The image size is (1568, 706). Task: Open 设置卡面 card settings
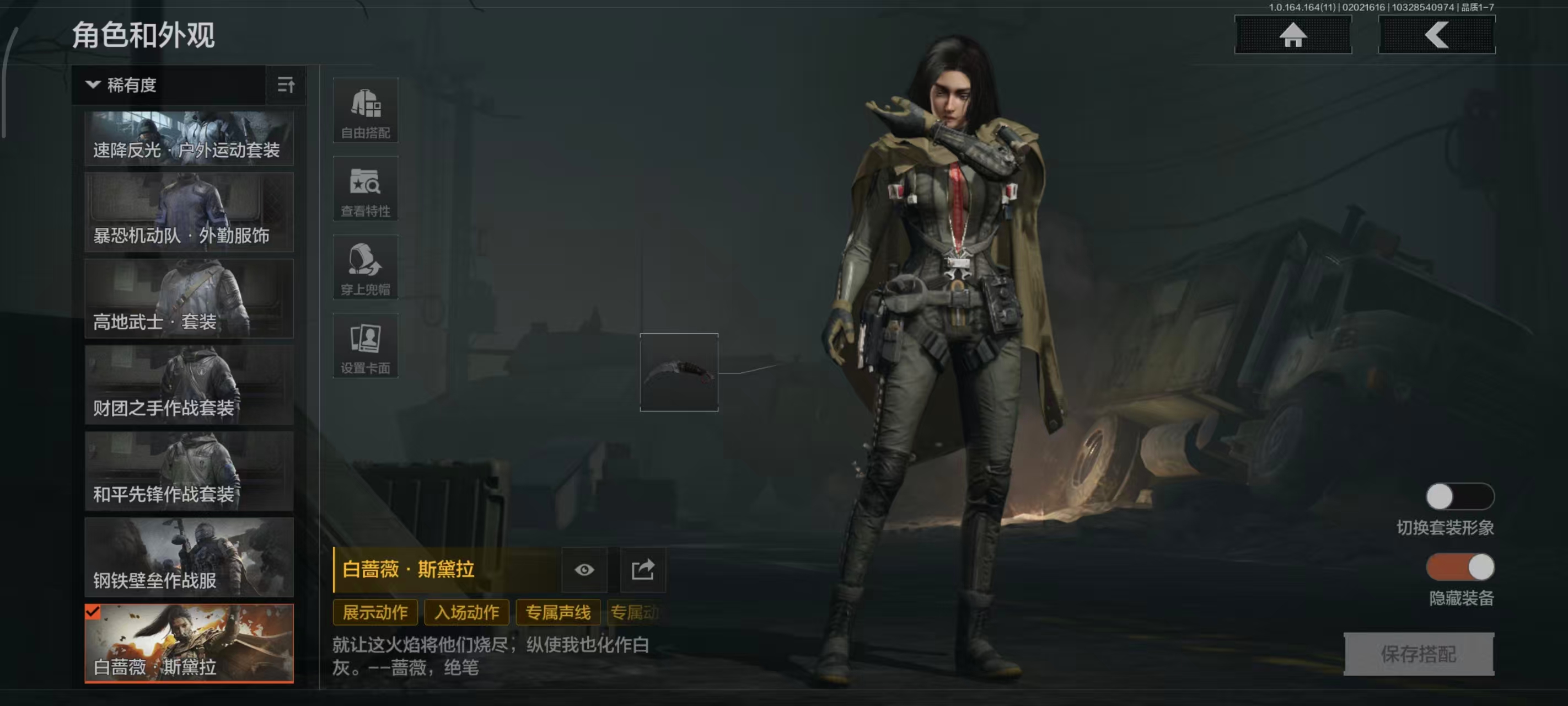[365, 346]
